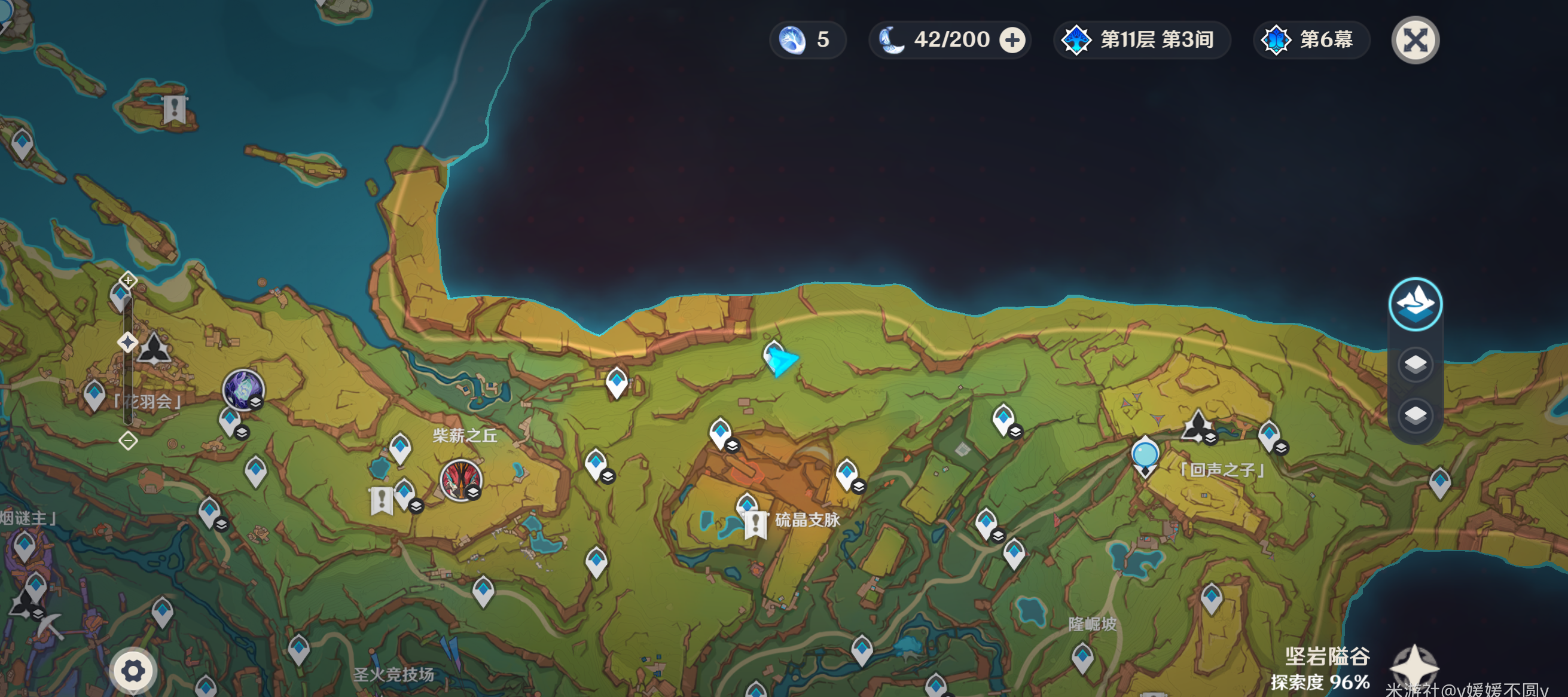The image size is (1568, 697).
Task: Close the map with the X button
Action: (x=1415, y=41)
